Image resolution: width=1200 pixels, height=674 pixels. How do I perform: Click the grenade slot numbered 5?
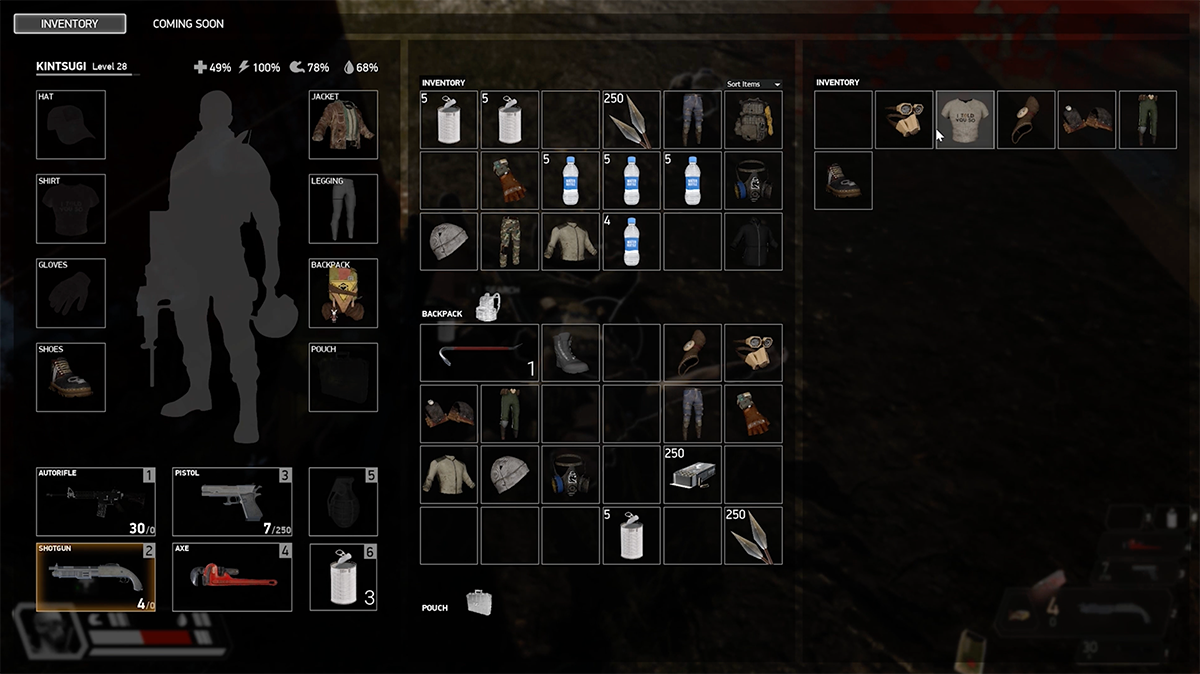coord(343,501)
